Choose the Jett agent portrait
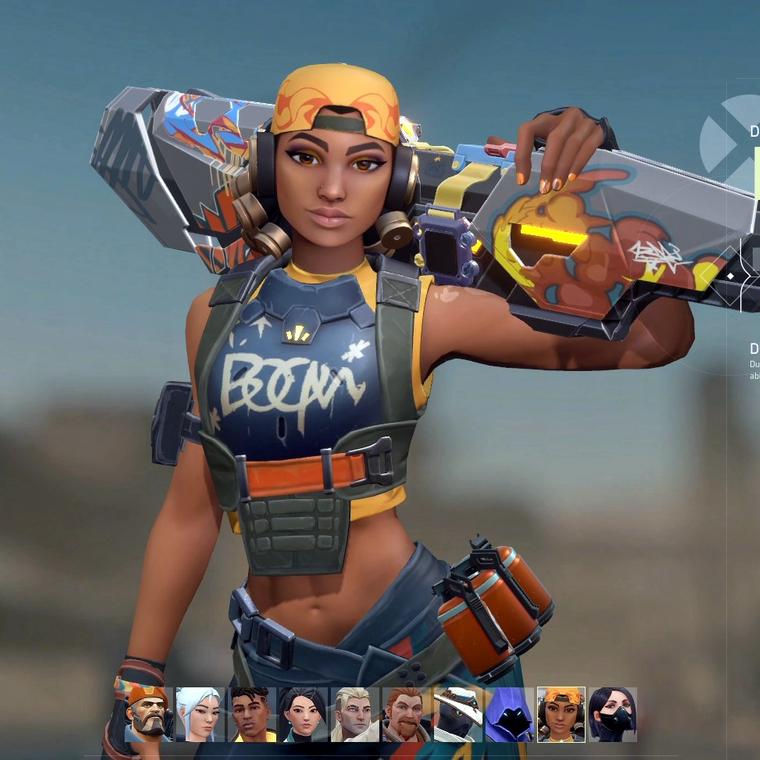Viewport: 760px width, 760px height. point(199,714)
